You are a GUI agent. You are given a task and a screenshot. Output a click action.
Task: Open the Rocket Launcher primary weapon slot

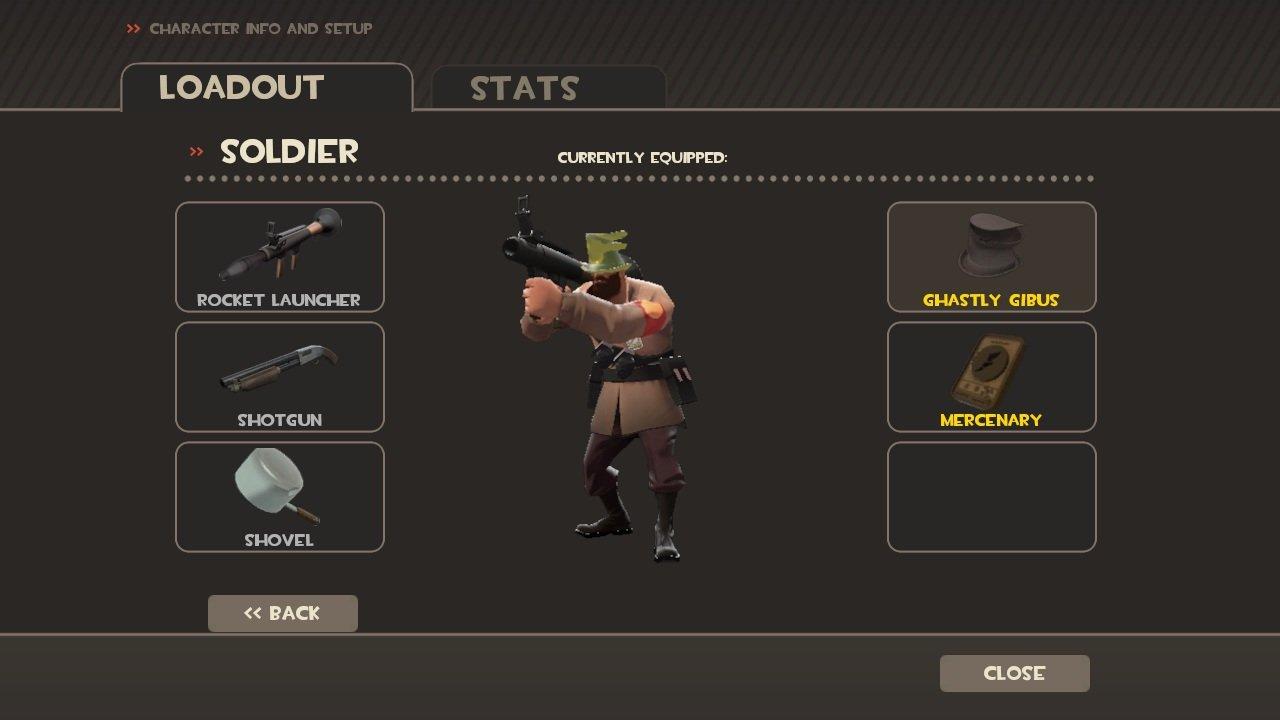[280, 257]
